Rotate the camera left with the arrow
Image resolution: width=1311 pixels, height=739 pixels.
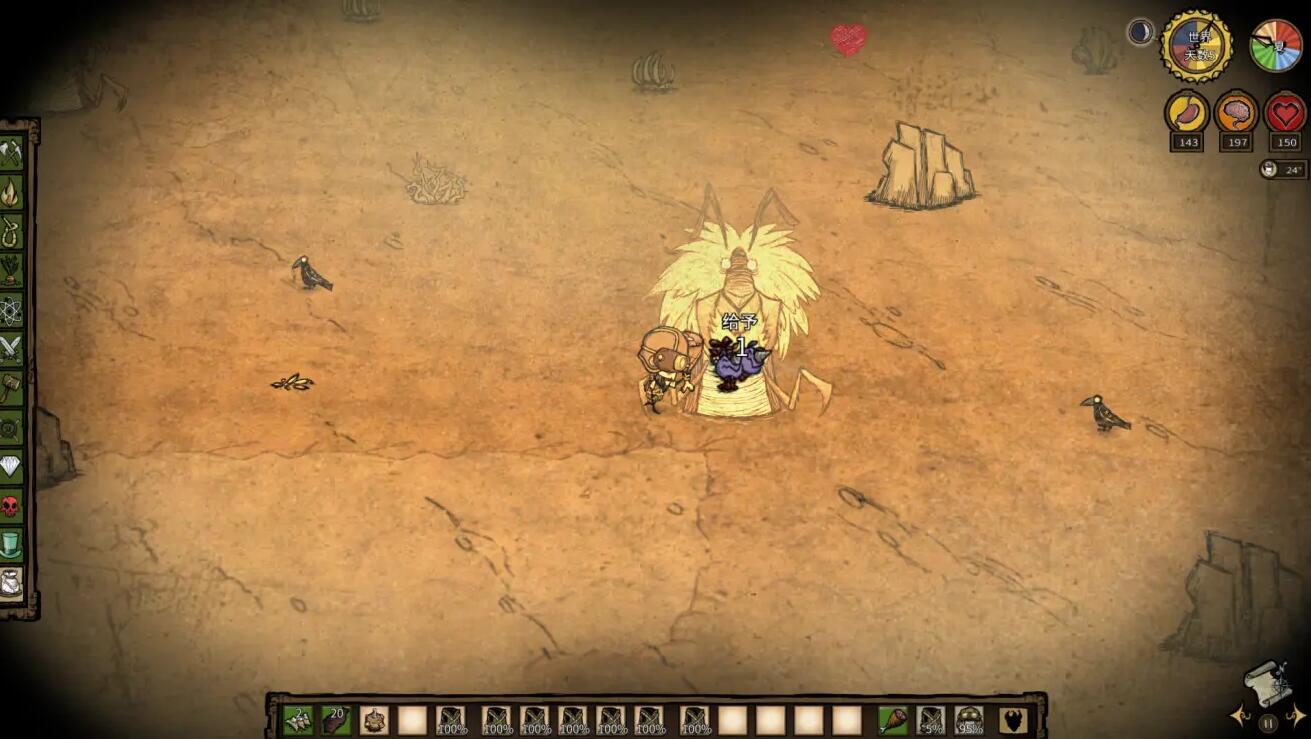click(1240, 715)
